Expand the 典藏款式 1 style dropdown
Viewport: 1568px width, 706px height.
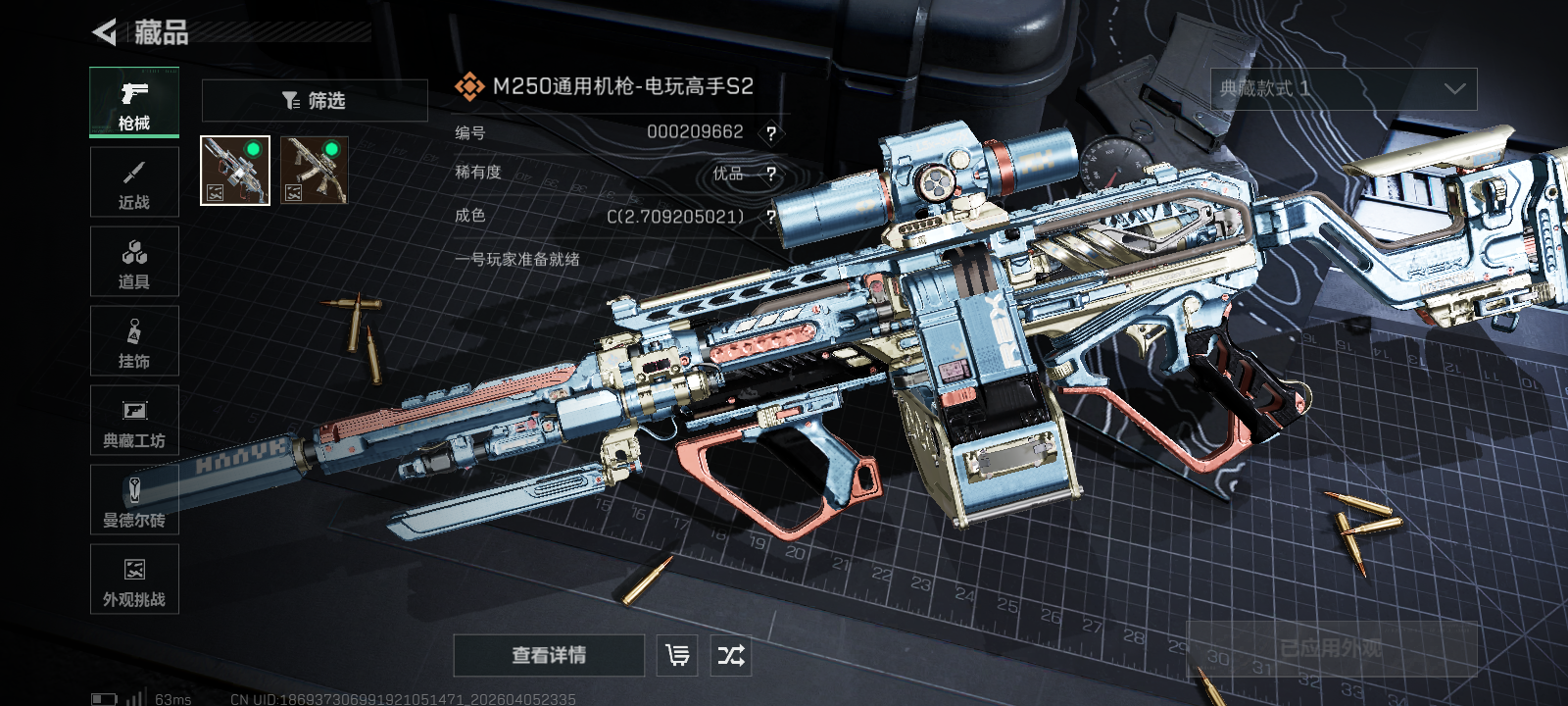tap(1344, 89)
